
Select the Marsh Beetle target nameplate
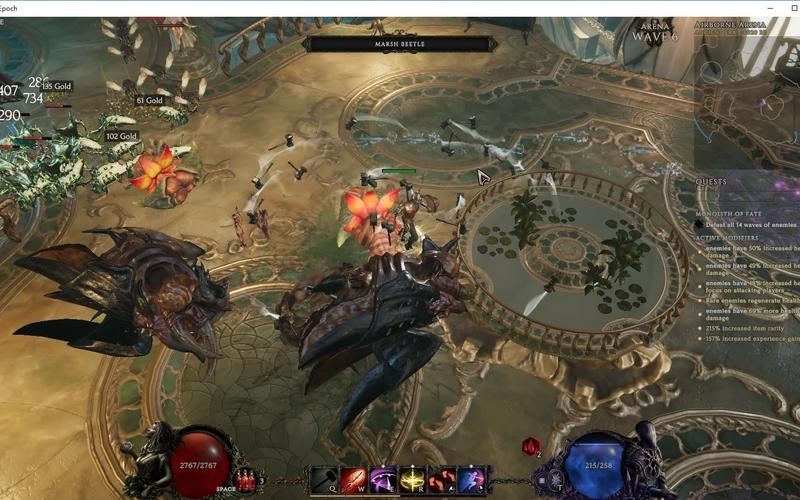click(400, 44)
